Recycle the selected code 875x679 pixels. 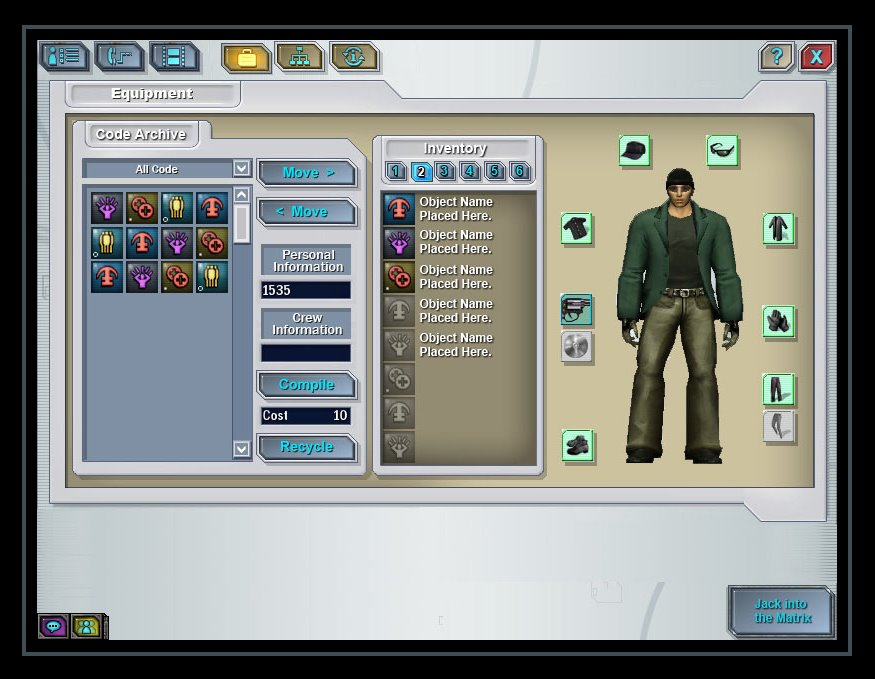point(307,447)
